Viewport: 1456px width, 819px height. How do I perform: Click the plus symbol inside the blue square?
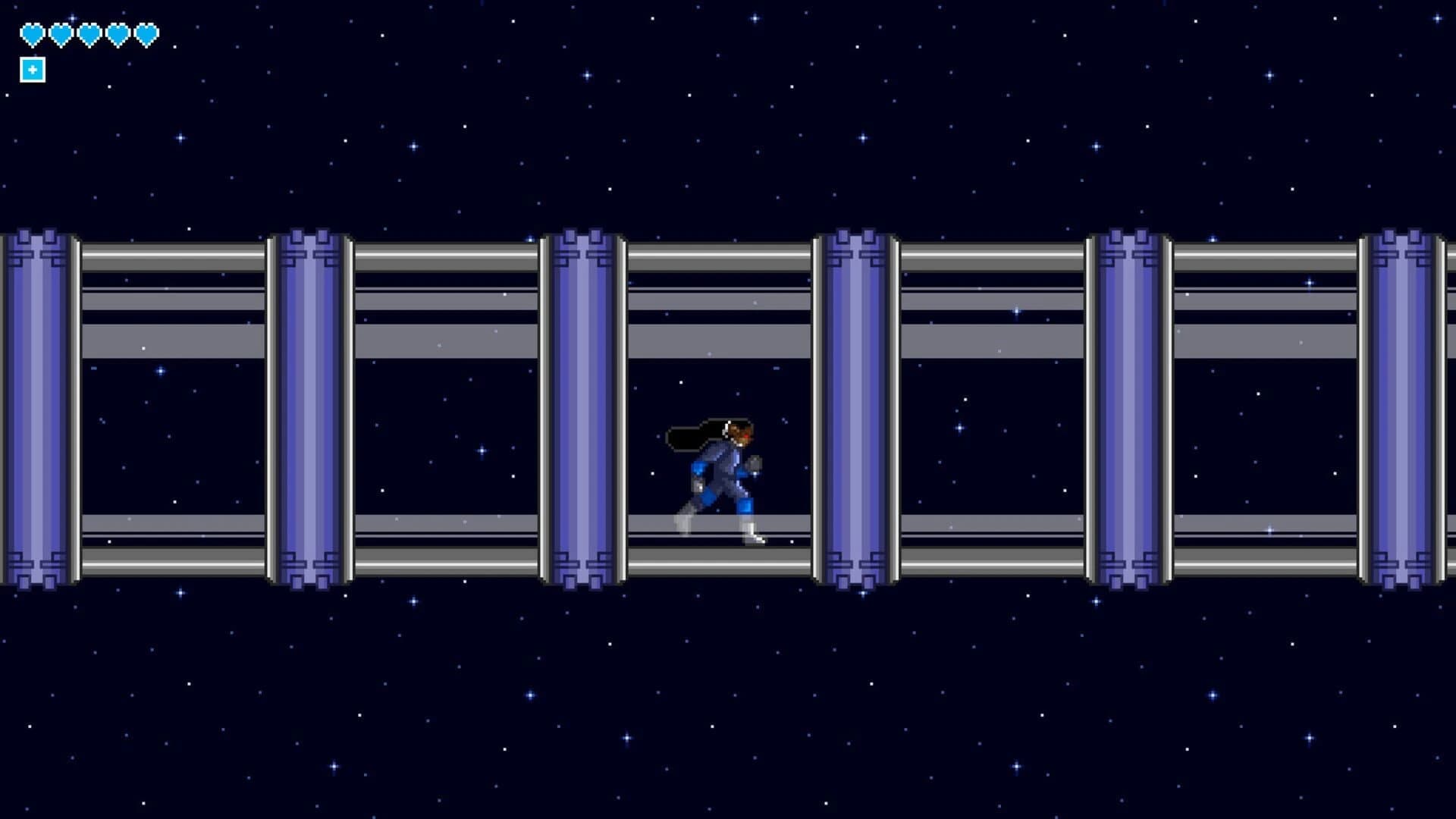(x=31, y=70)
